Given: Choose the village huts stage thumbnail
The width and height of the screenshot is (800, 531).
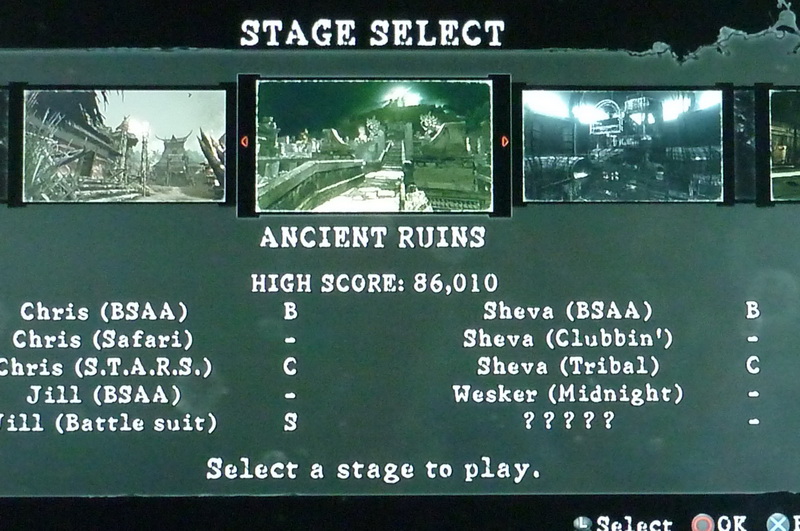Looking at the screenshot, I should 124,146.
